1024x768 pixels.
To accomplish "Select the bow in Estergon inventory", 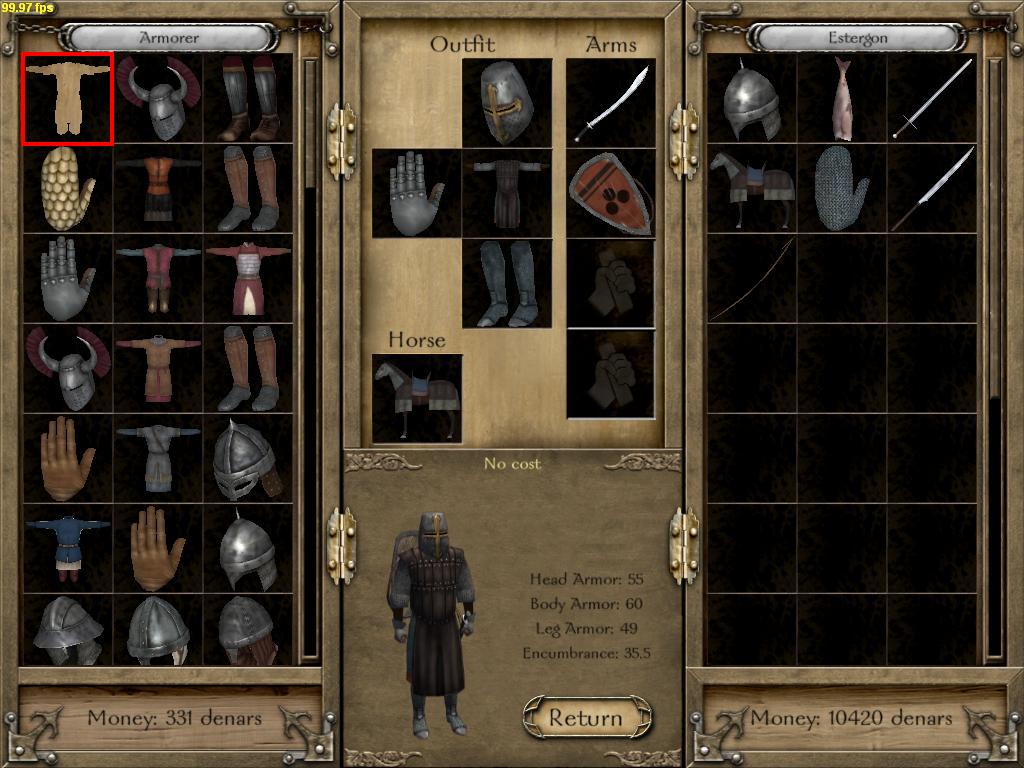I will click(x=752, y=279).
